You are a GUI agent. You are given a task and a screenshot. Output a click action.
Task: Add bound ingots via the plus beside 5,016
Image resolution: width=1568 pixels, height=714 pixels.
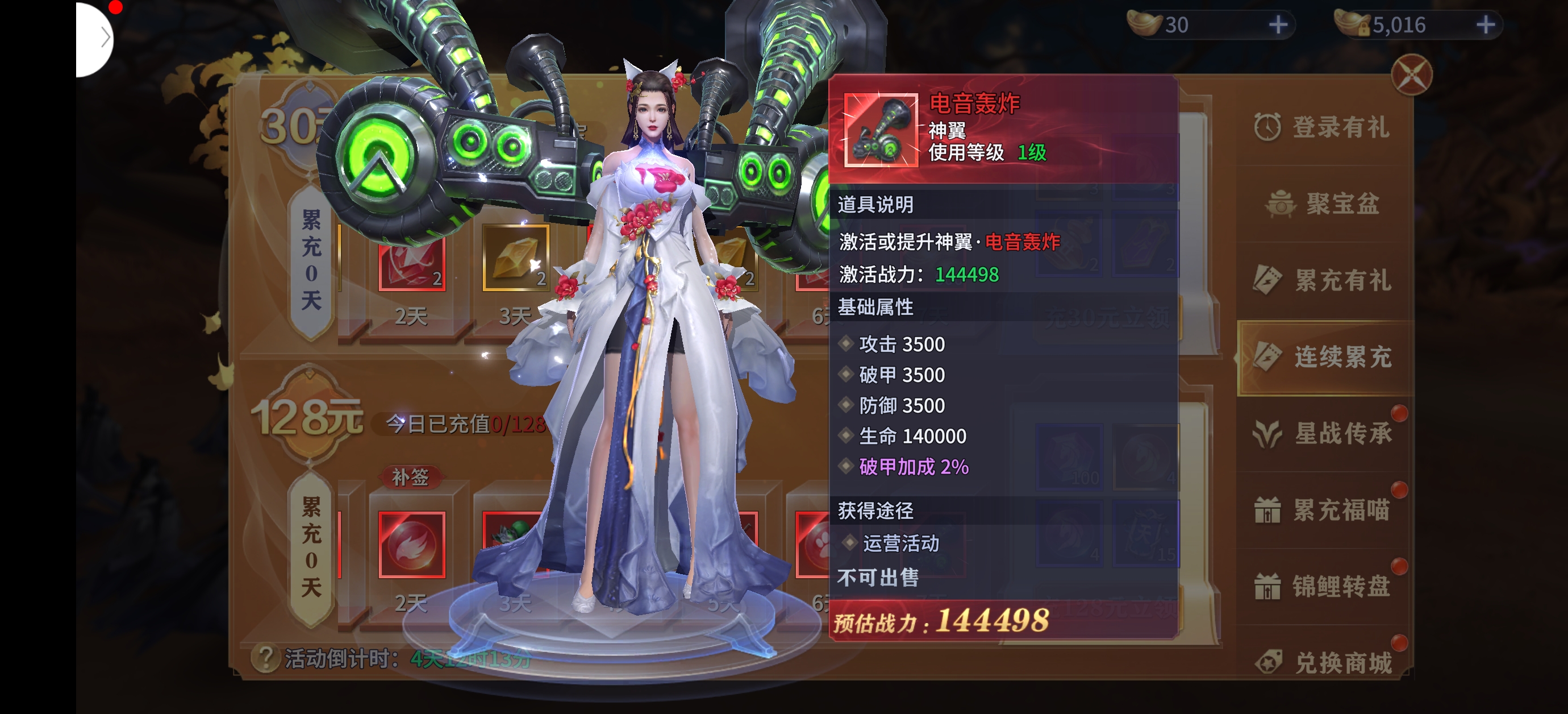[1485, 25]
